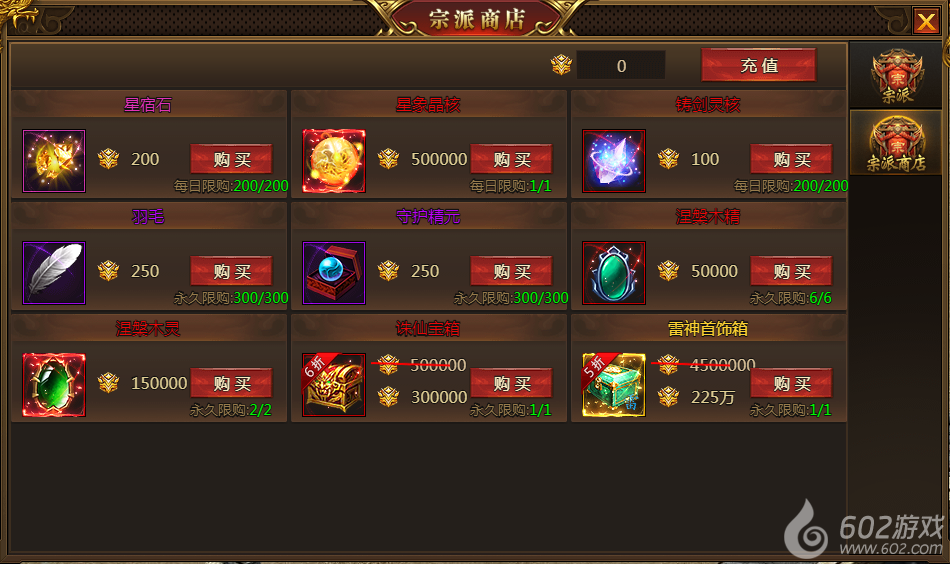Screen dimensions: 950x564
Task: Buy the 铸剑灵核 for 100
Action: coord(791,159)
